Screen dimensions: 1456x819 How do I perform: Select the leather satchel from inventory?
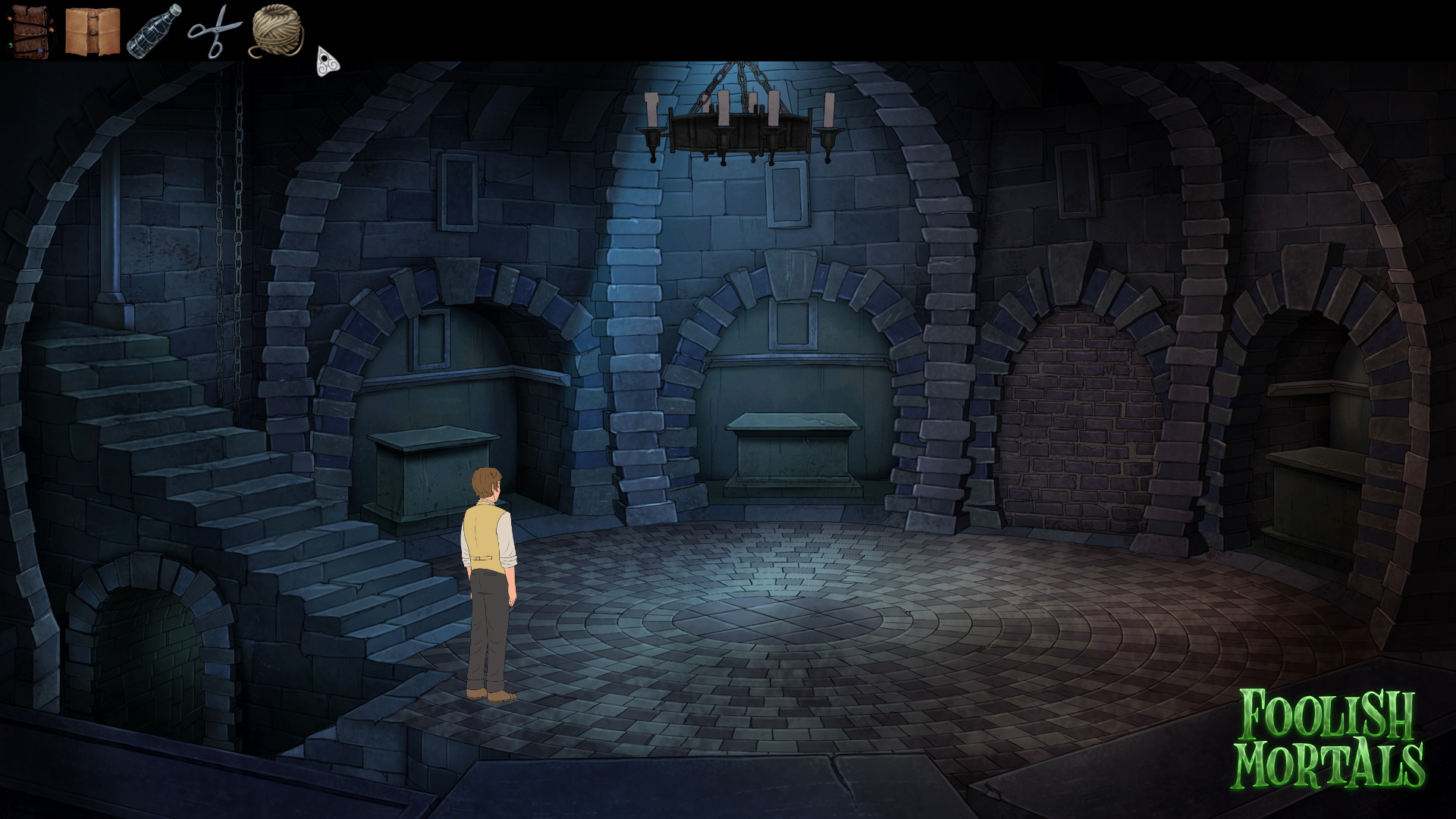[28, 30]
